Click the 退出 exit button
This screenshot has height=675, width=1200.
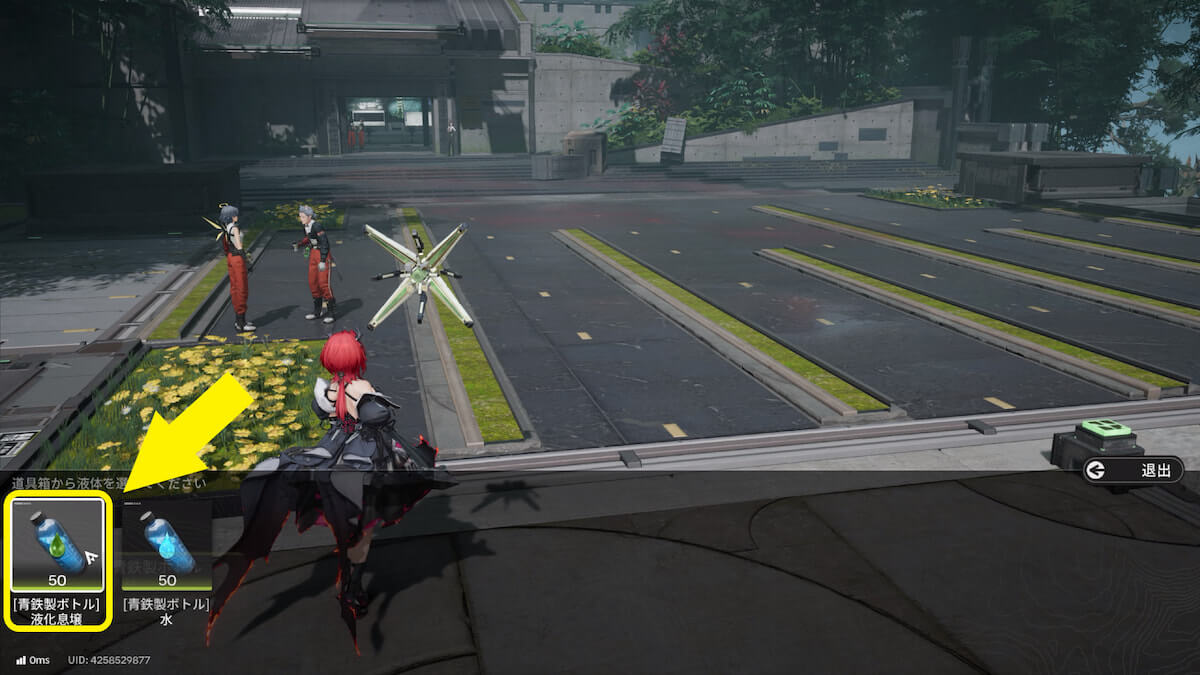(x=1133, y=470)
